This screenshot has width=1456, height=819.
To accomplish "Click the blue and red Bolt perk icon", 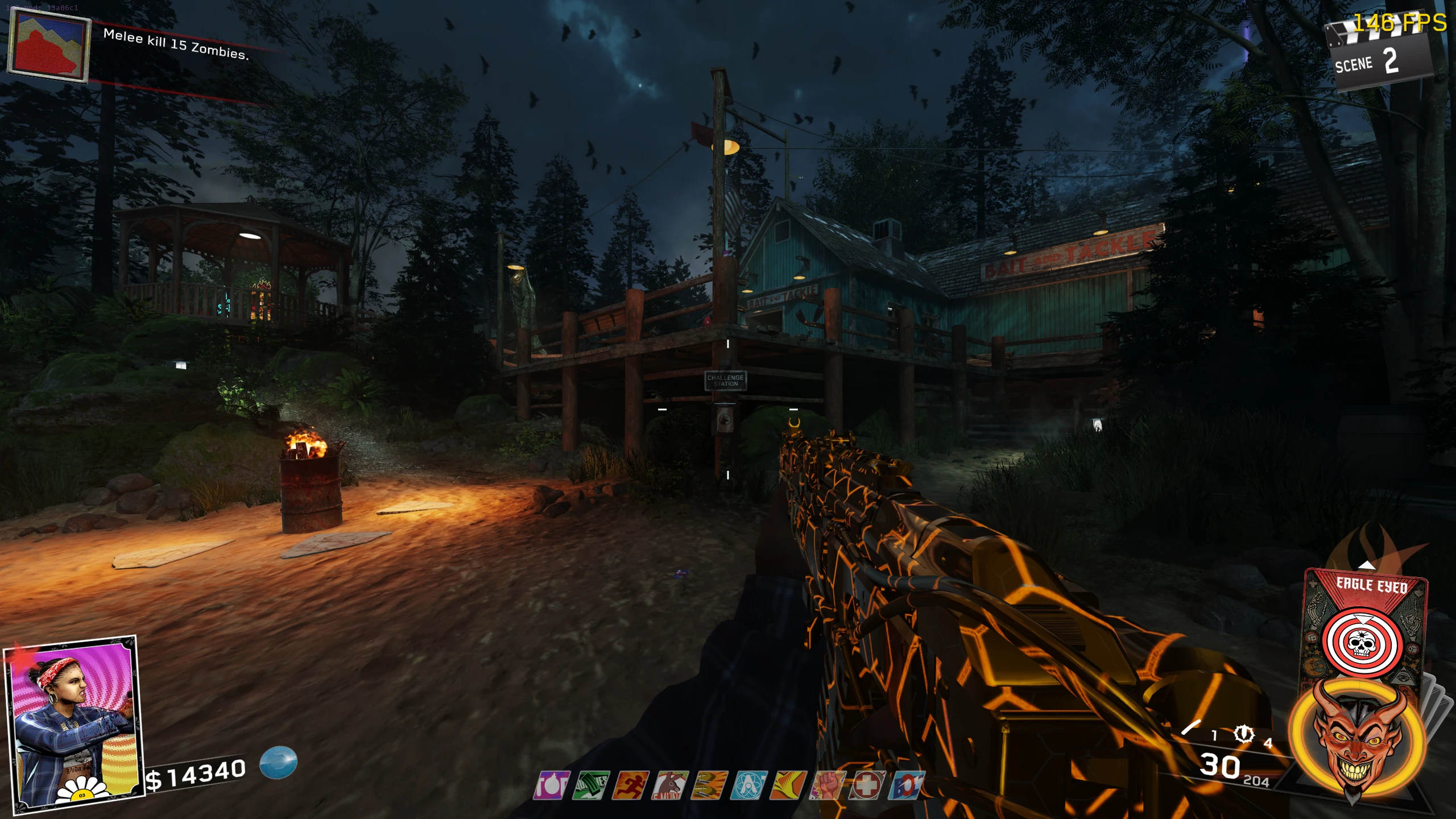I will 907,785.
